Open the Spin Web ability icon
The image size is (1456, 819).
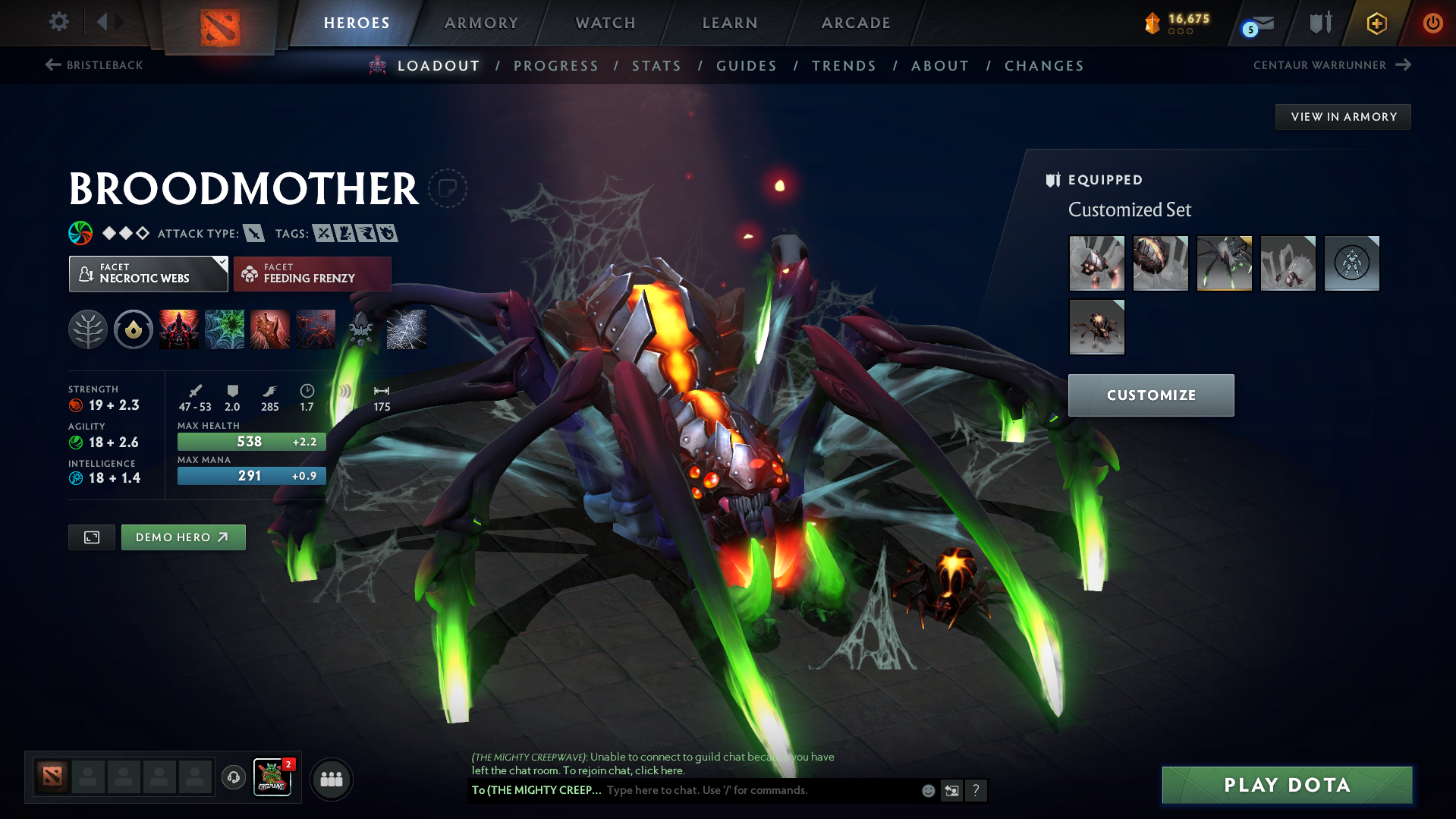224,329
